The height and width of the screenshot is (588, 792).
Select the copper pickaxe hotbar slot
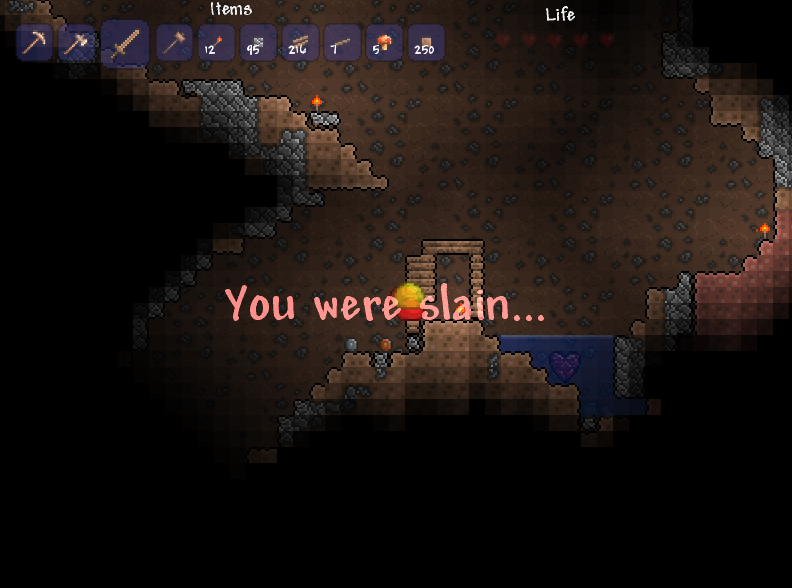(x=35, y=43)
